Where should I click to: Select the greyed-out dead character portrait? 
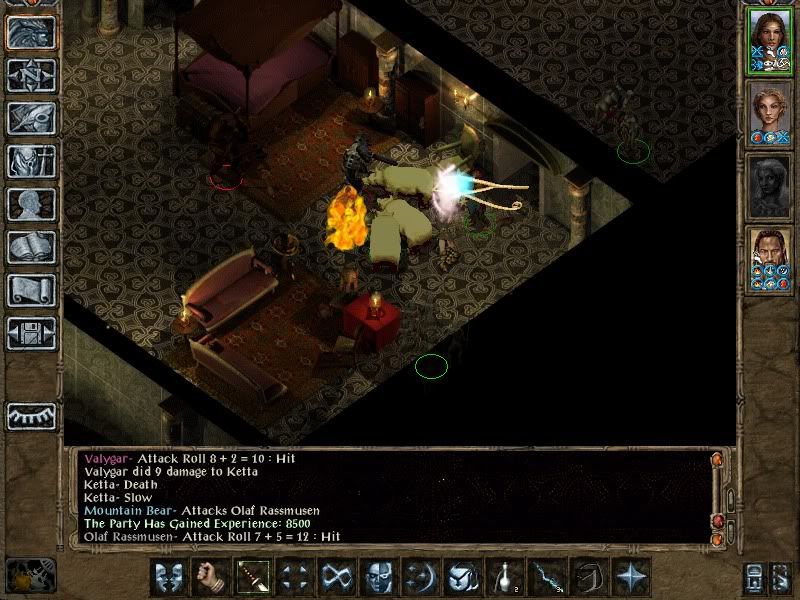(769, 186)
